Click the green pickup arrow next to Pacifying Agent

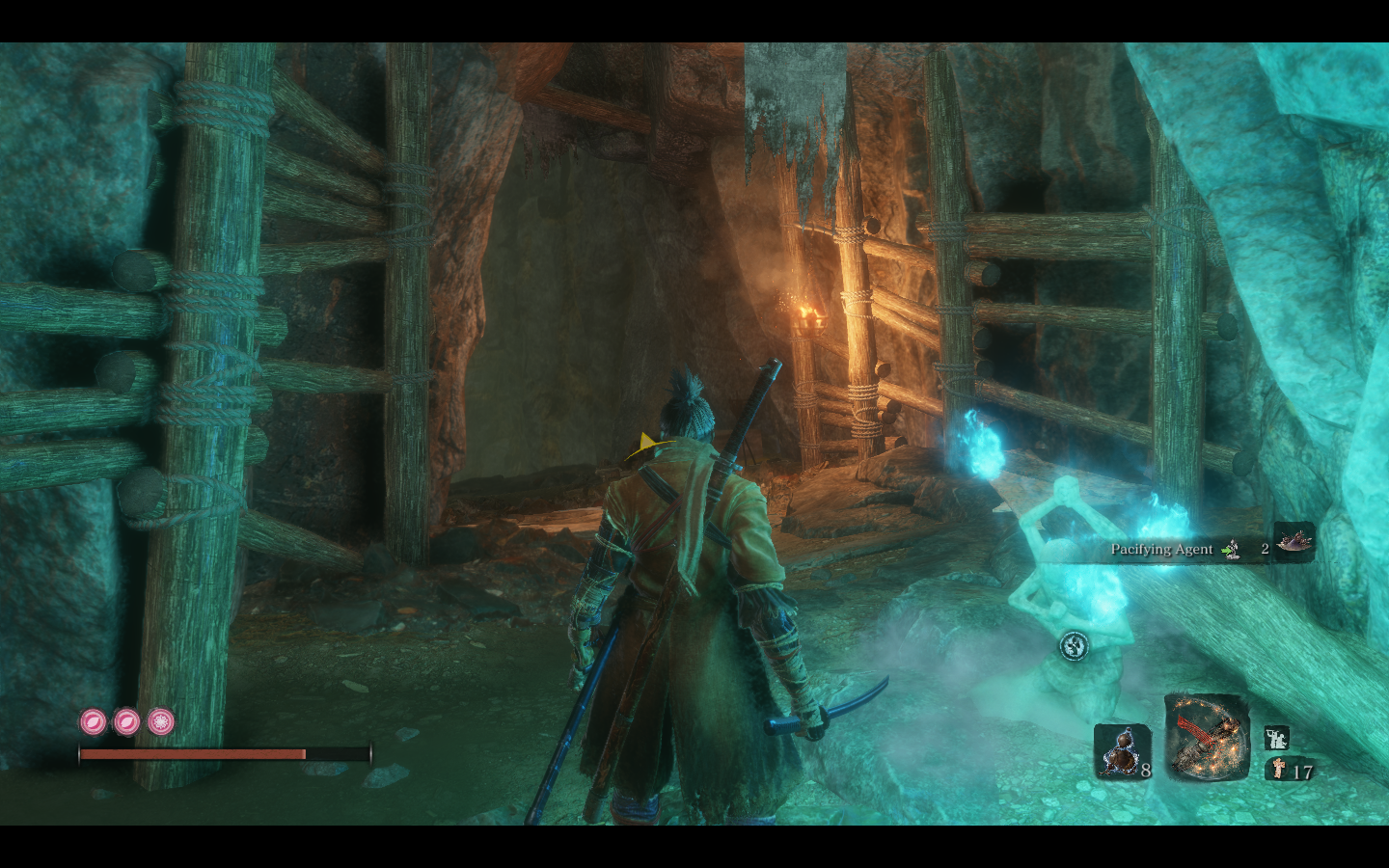coord(1227,549)
